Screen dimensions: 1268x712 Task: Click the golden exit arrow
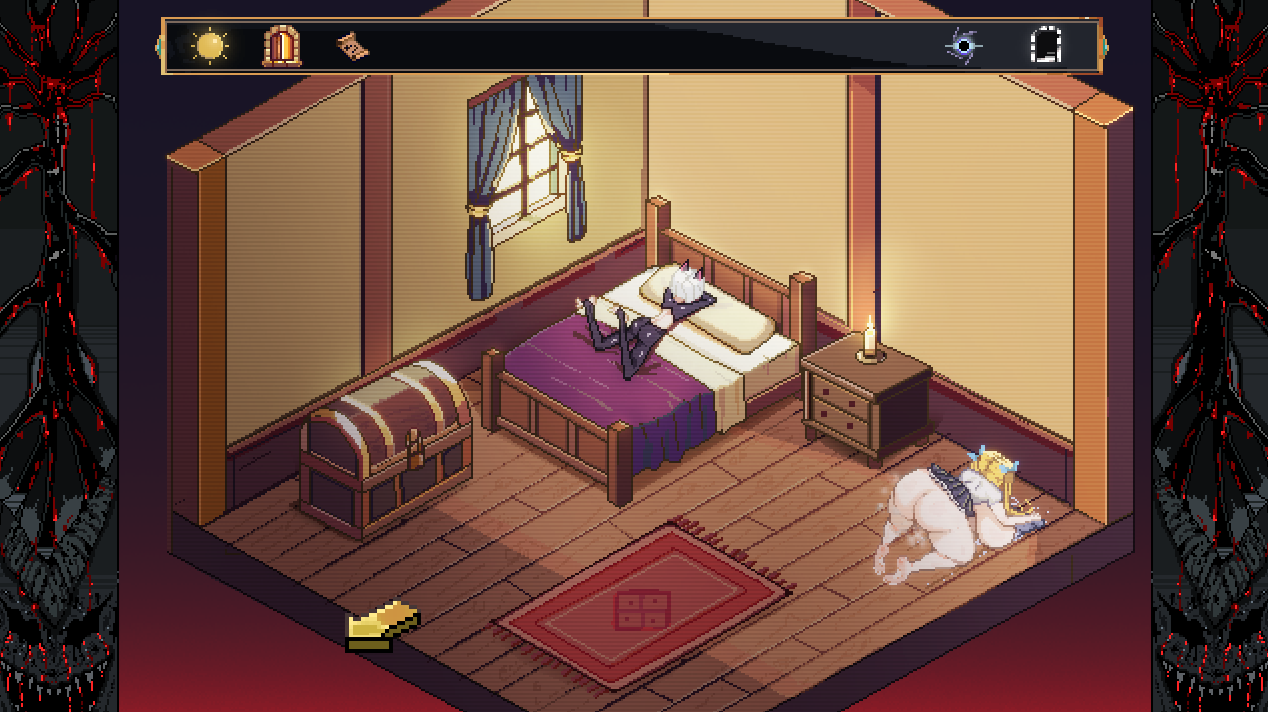click(381, 625)
